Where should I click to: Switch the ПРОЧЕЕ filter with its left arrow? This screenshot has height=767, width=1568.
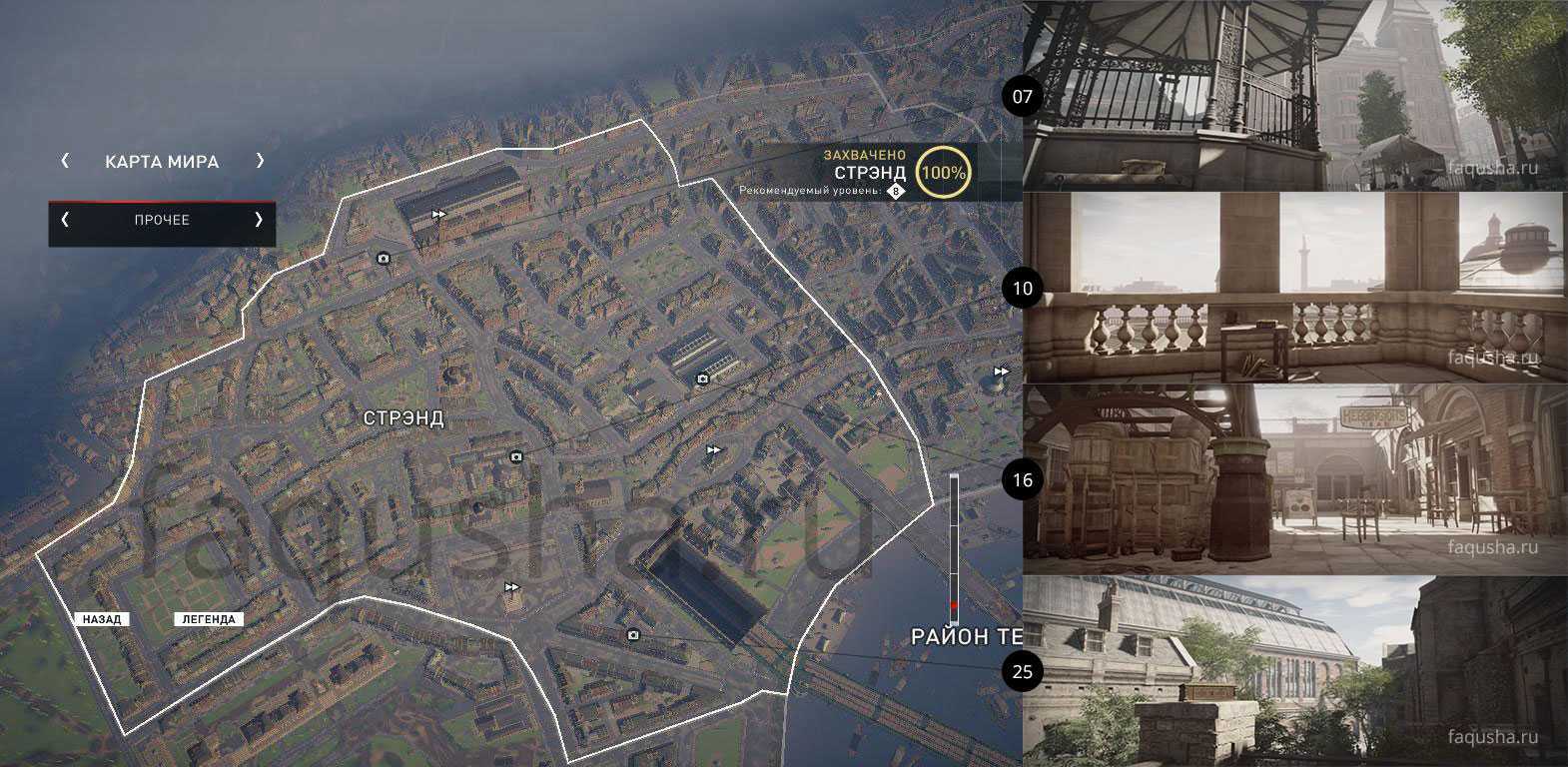click(x=66, y=220)
